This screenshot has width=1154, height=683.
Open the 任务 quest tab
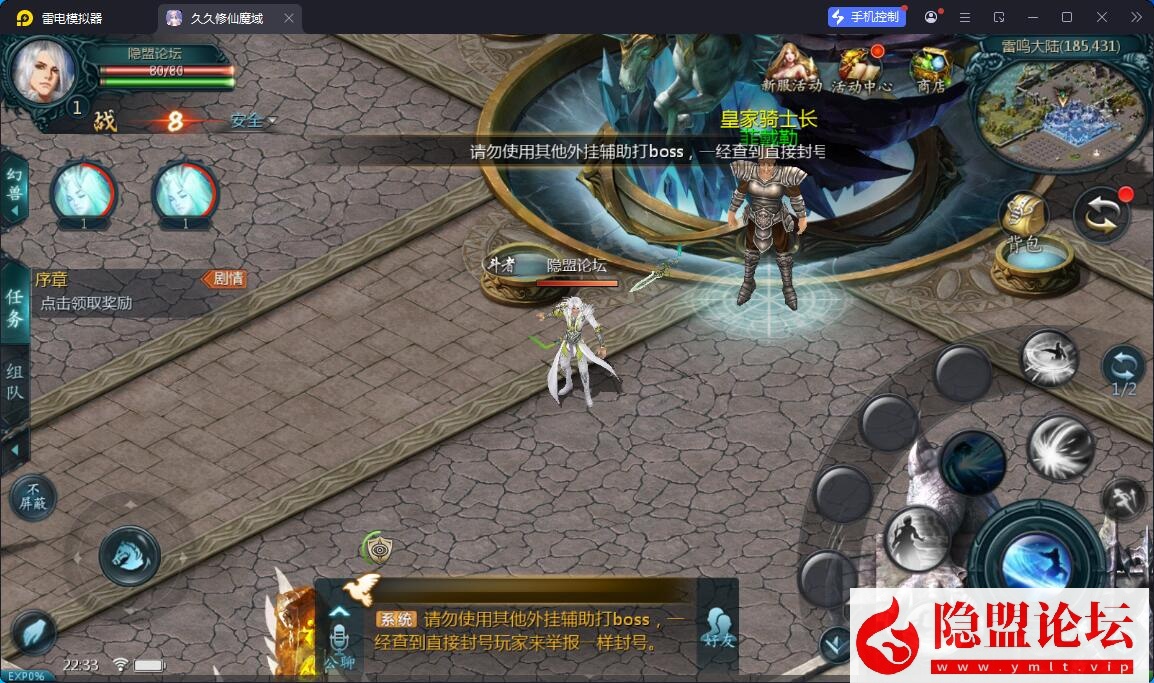pyautogui.click(x=15, y=307)
